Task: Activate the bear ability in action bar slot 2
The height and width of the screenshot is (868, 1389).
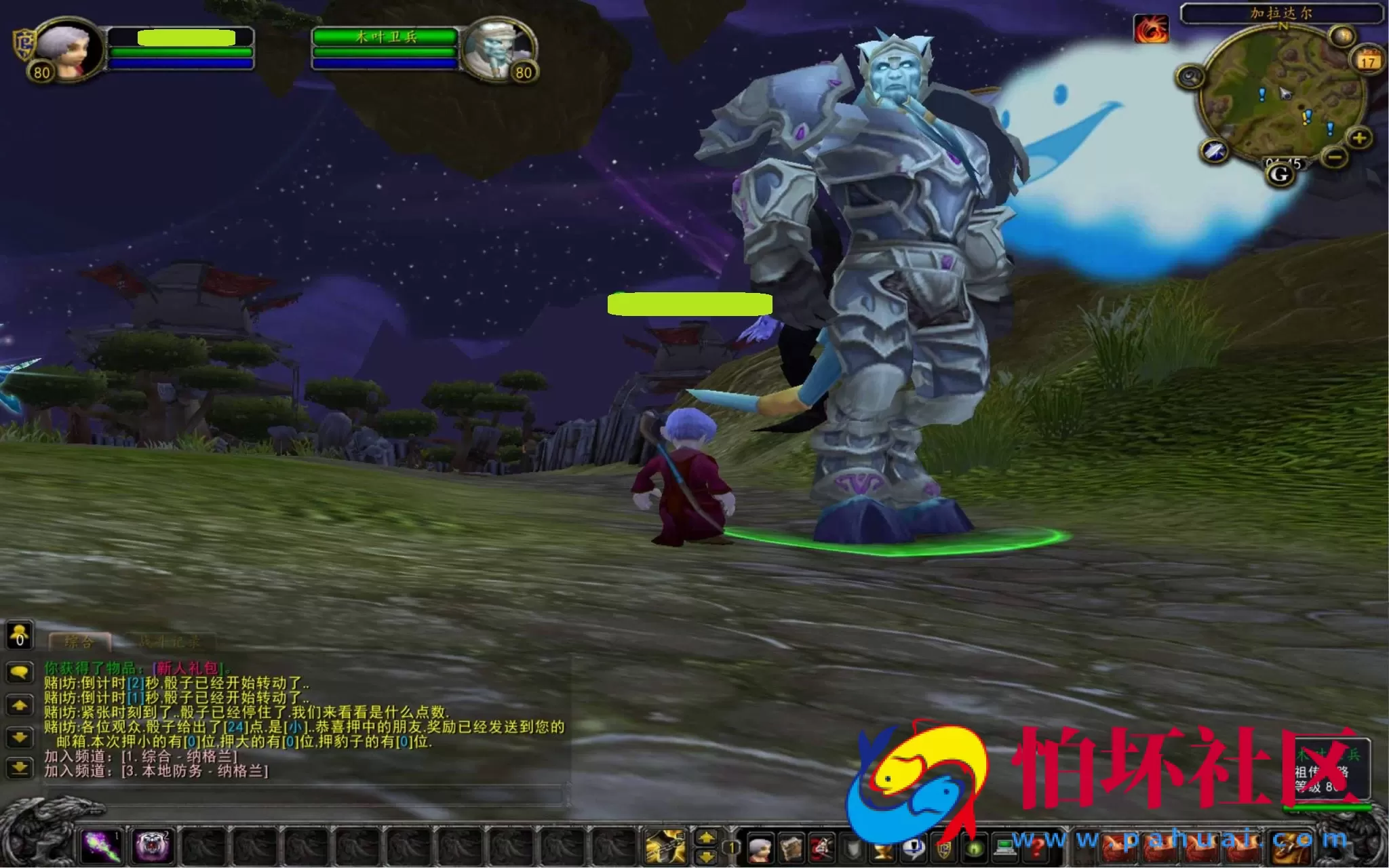Action: tap(151, 846)
